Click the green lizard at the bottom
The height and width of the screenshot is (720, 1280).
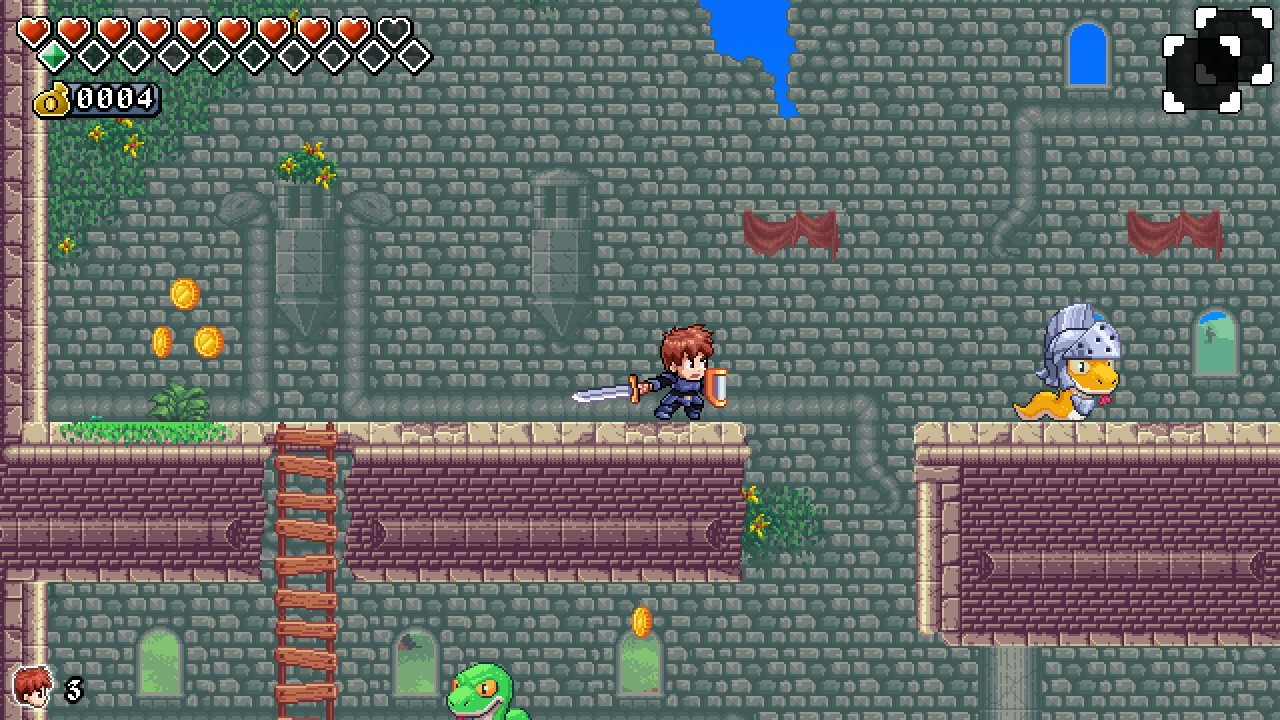pyautogui.click(x=480, y=695)
